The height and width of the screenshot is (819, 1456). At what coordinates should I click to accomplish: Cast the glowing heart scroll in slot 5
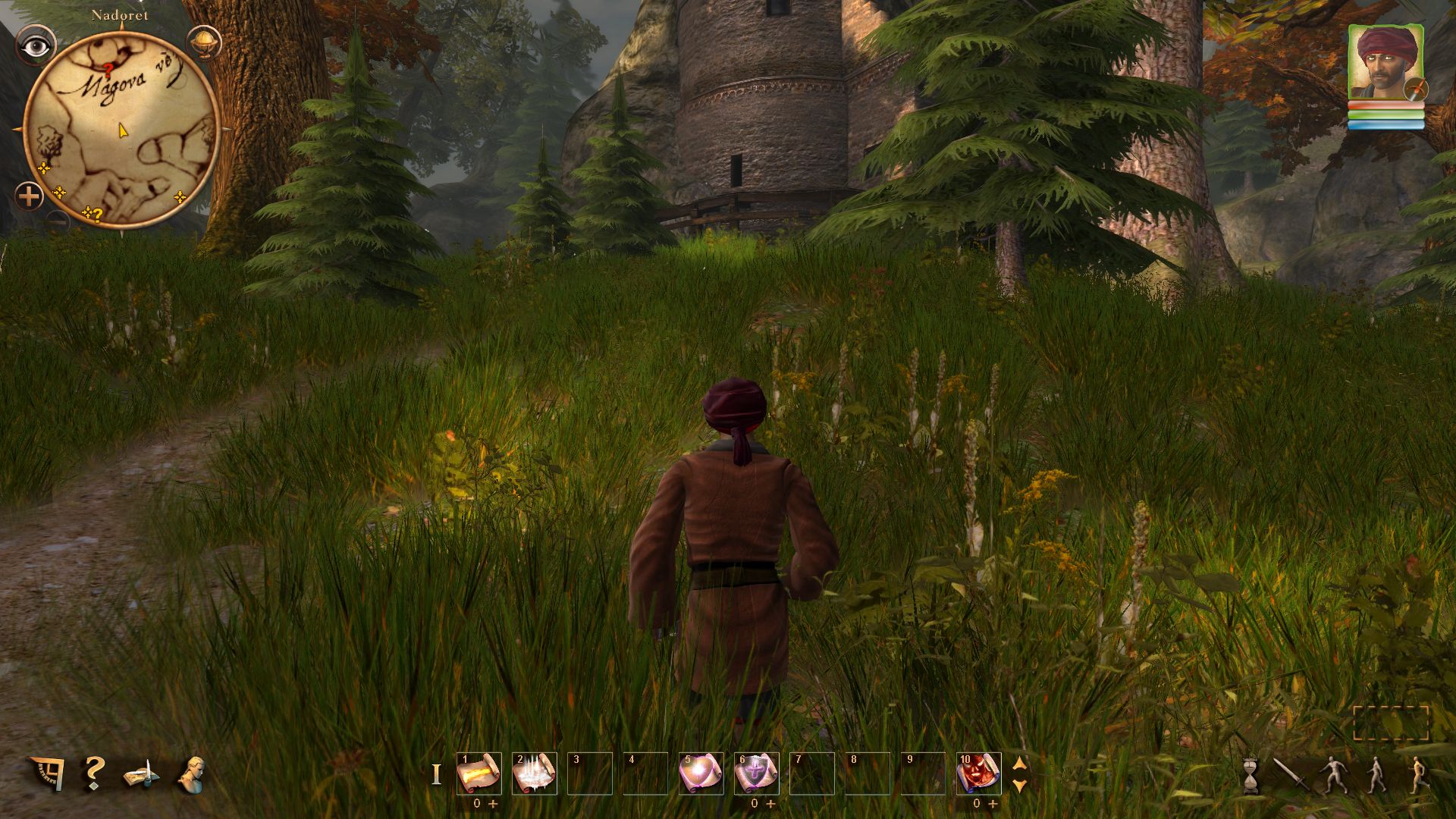tap(701, 773)
